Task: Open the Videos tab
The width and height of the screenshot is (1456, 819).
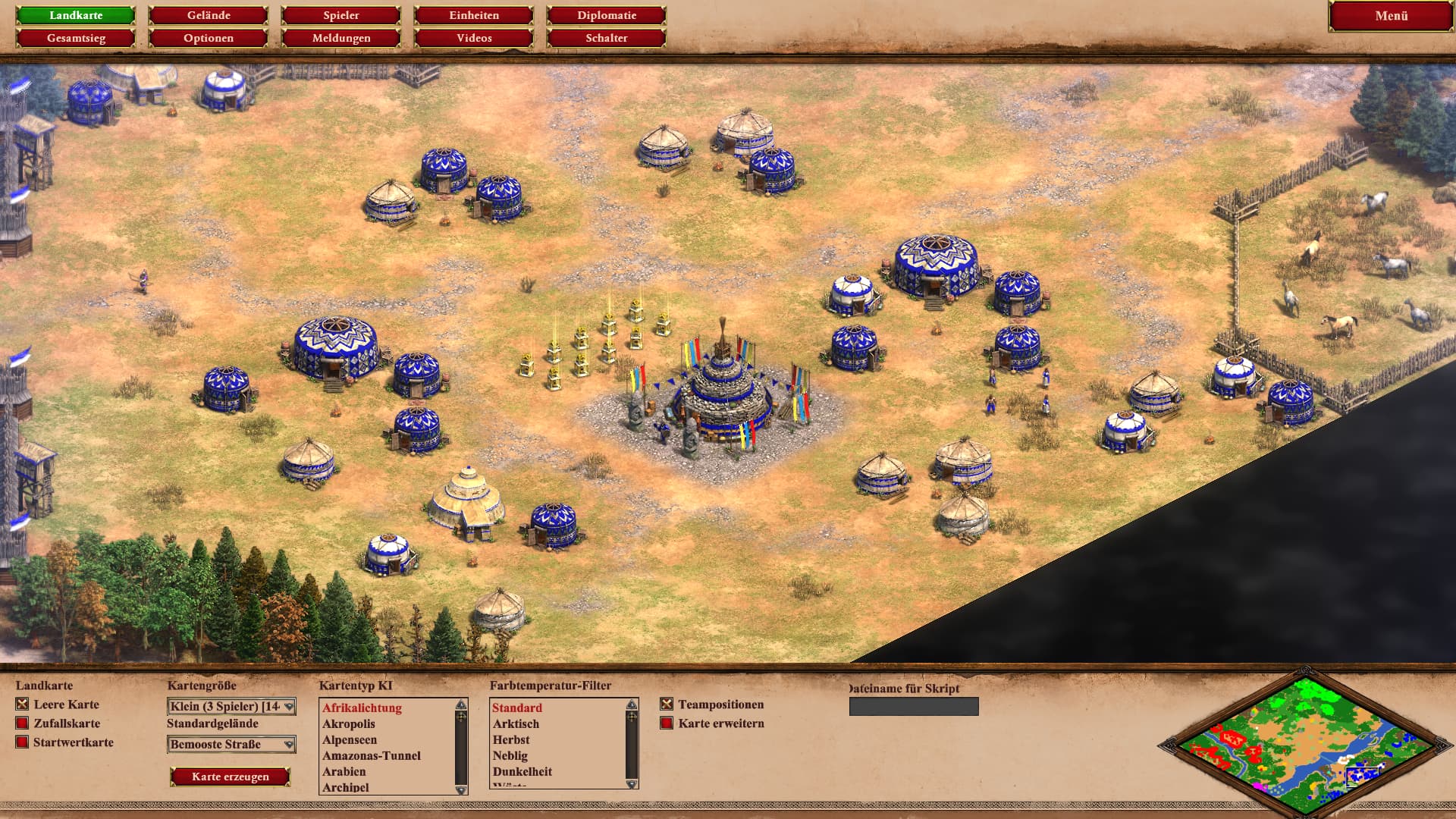Action: [474, 38]
